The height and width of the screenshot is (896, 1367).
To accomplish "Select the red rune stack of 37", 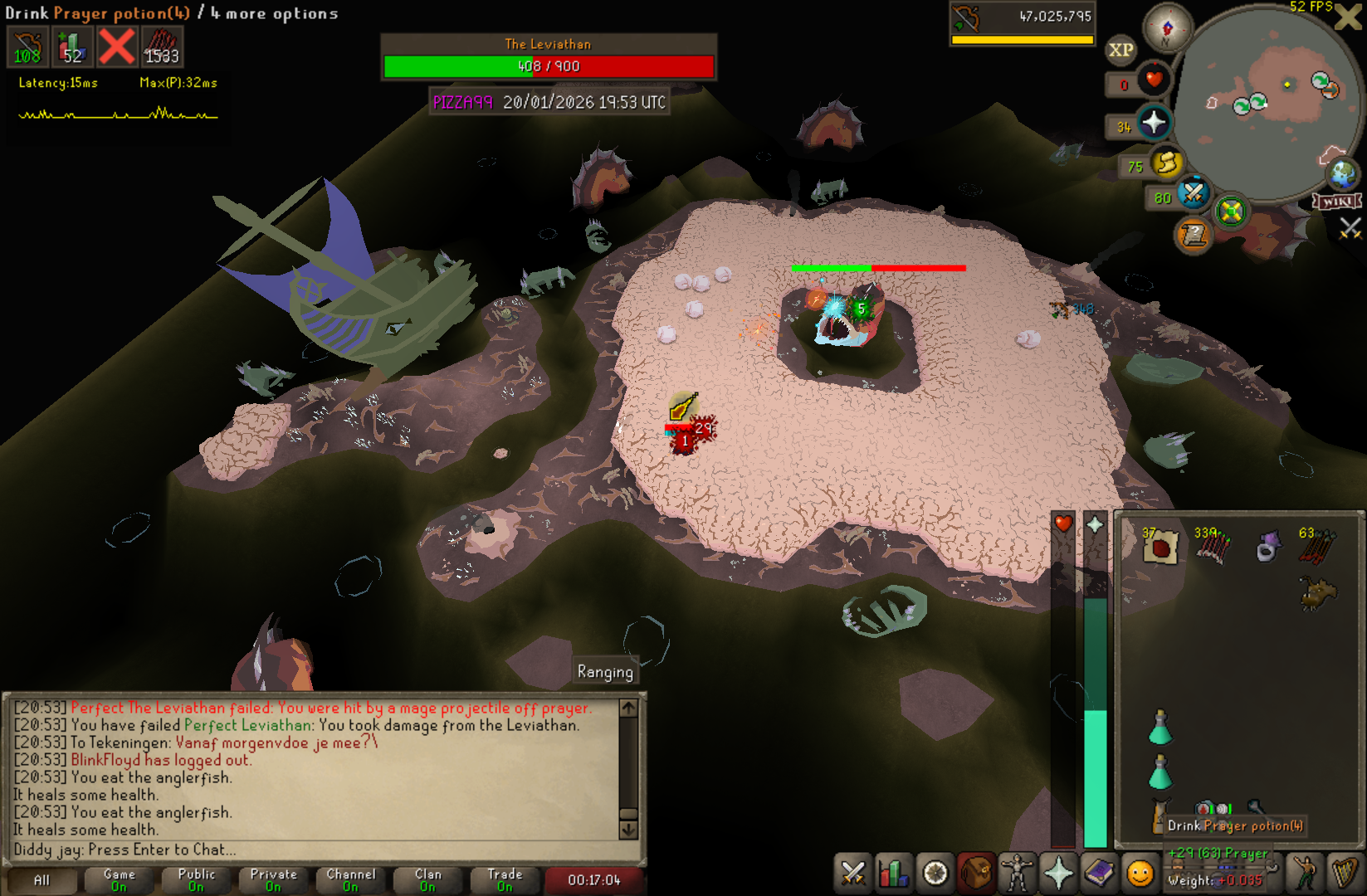I will coord(1160,547).
